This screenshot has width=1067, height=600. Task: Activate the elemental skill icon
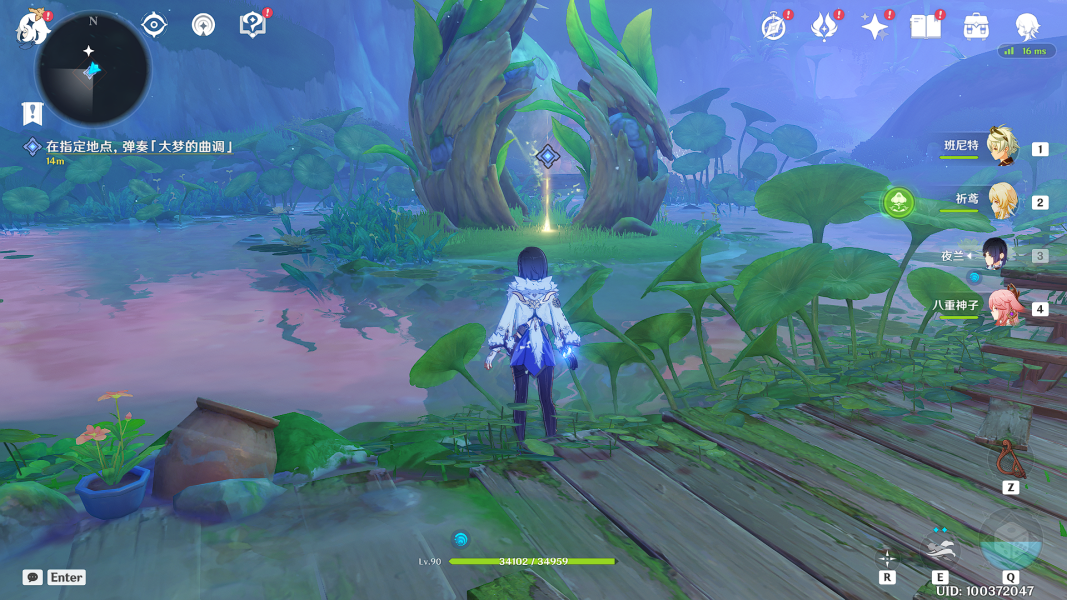click(x=939, y=547)
